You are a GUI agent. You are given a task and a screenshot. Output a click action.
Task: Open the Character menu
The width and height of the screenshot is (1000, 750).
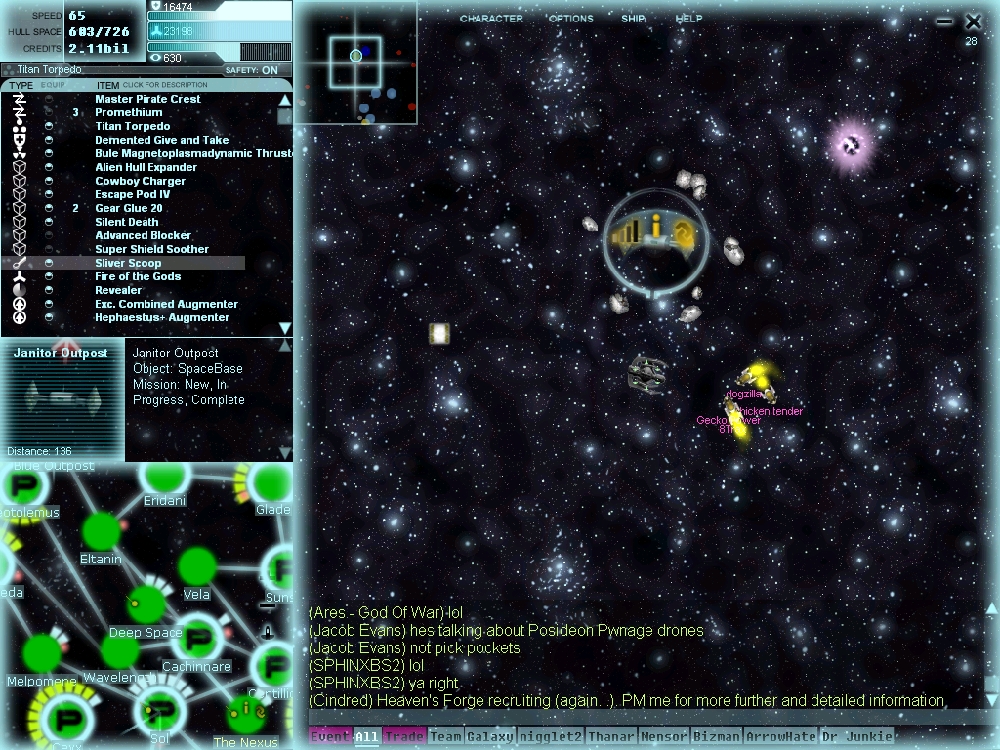click(490, 19)
